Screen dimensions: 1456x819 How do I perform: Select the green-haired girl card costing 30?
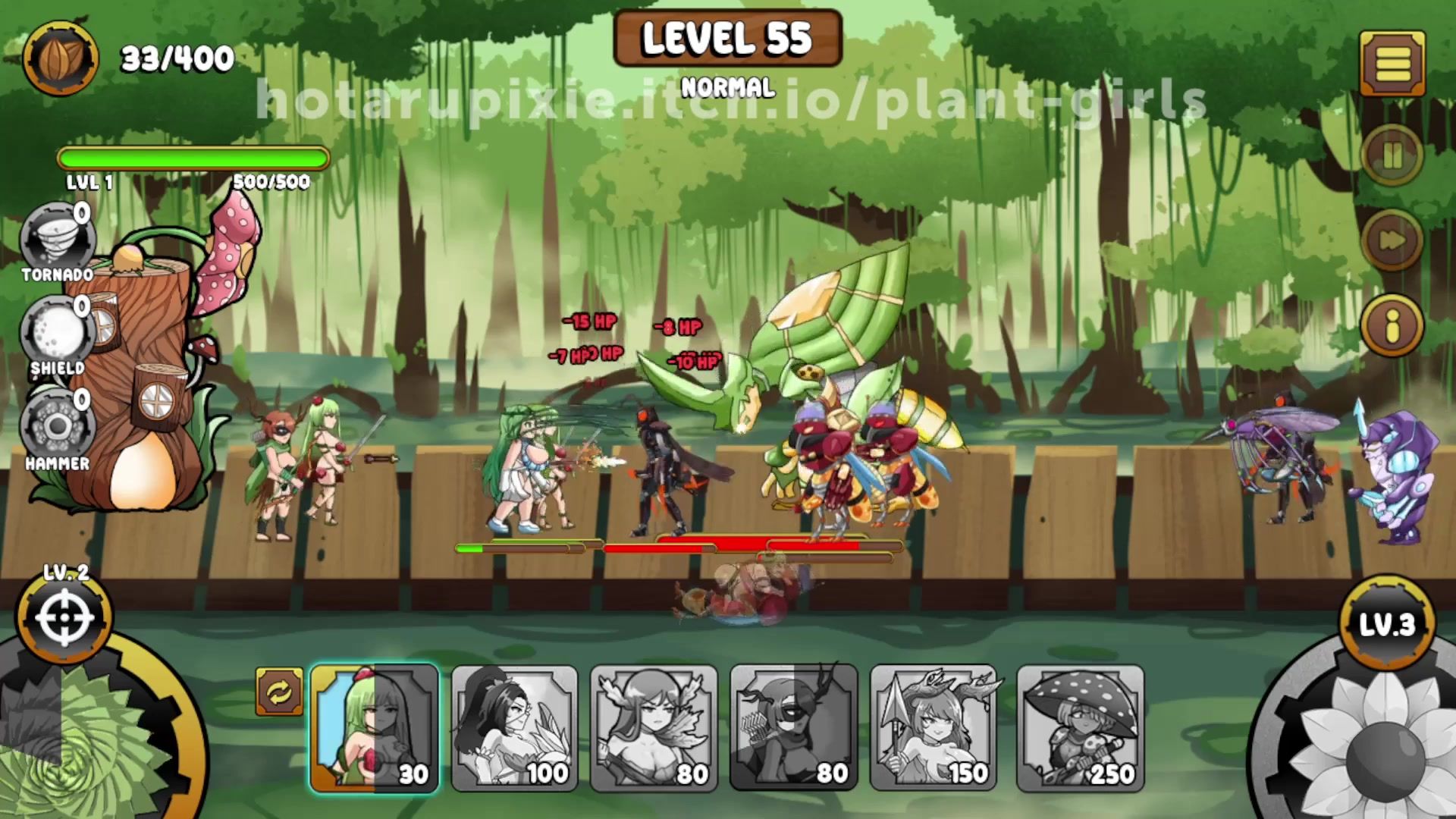[x=375, y=728]
